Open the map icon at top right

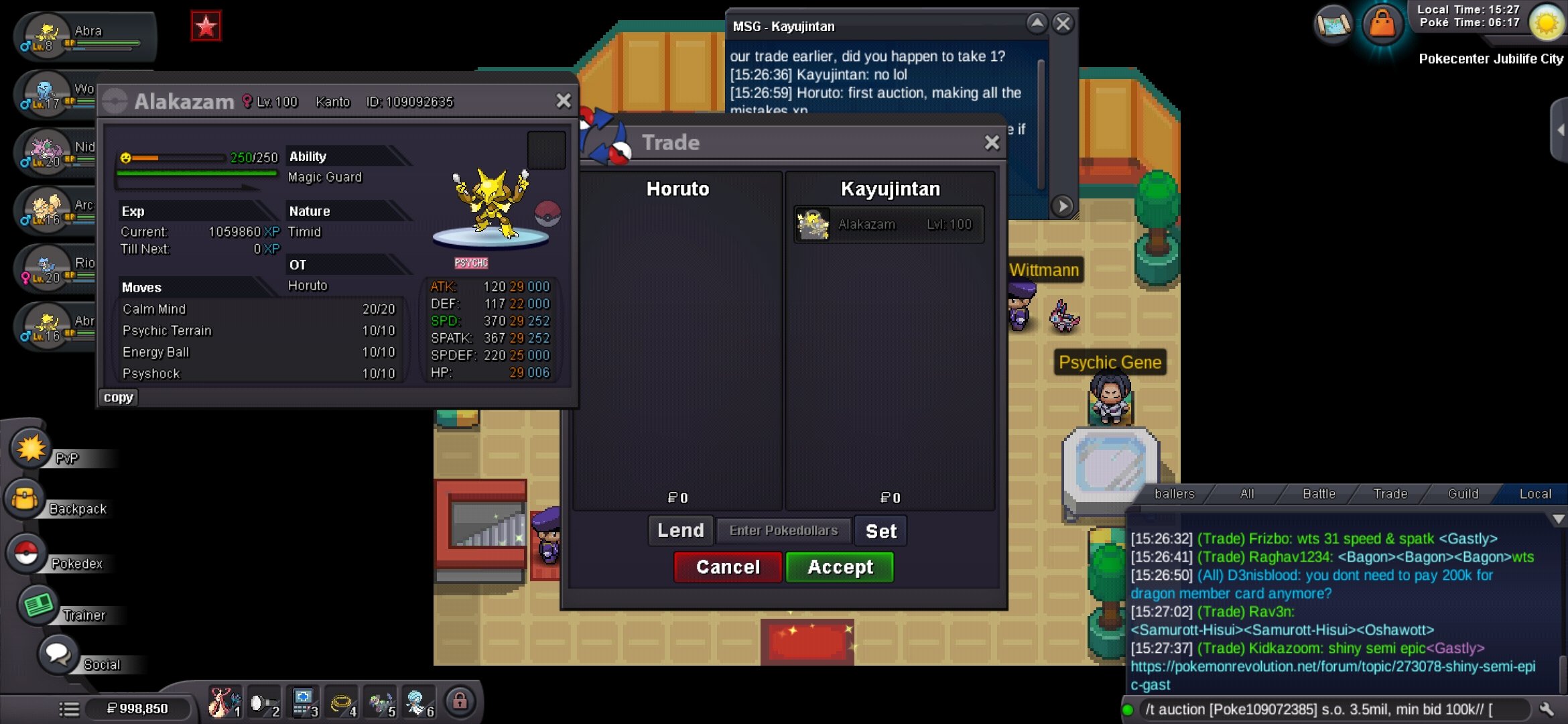pyautogui.click(x=1333, y=25)
